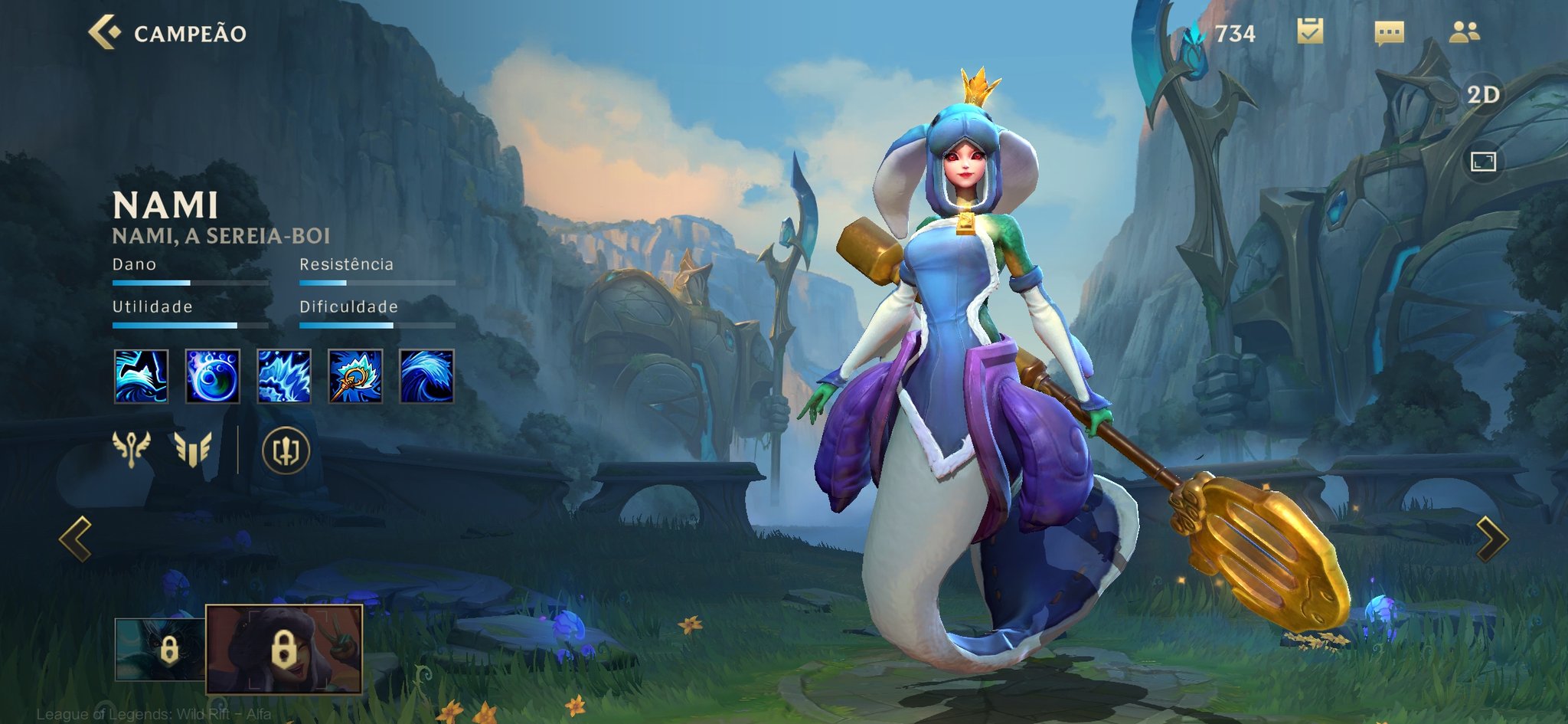1568x724 pixels.
Task: Select the water bubble ability icon
Action: (x=213, y=376)
